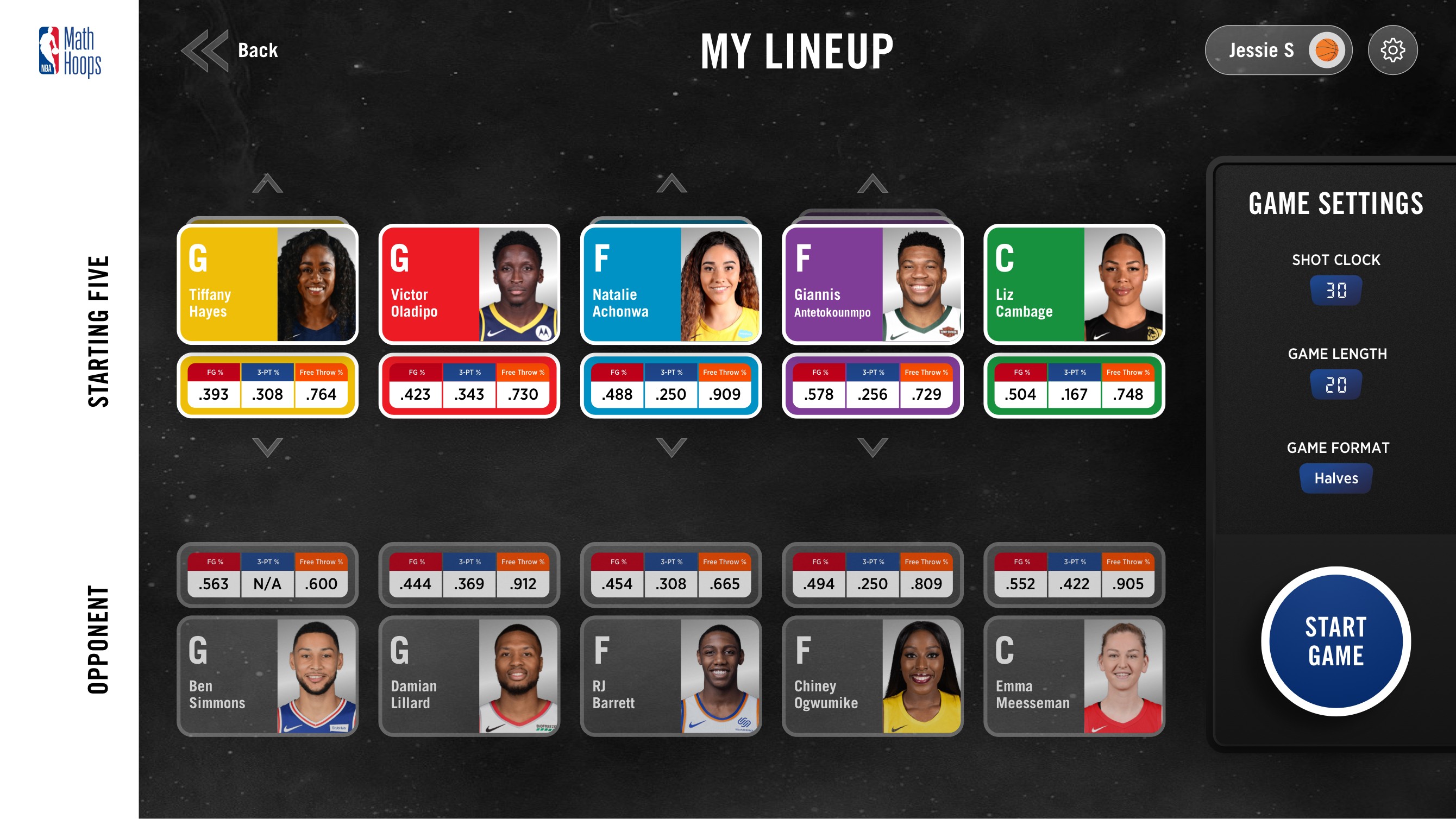Go back using the Back button
Image resolution: width=1456 pixels, height=819 pixels.
[x=232, y=50]
